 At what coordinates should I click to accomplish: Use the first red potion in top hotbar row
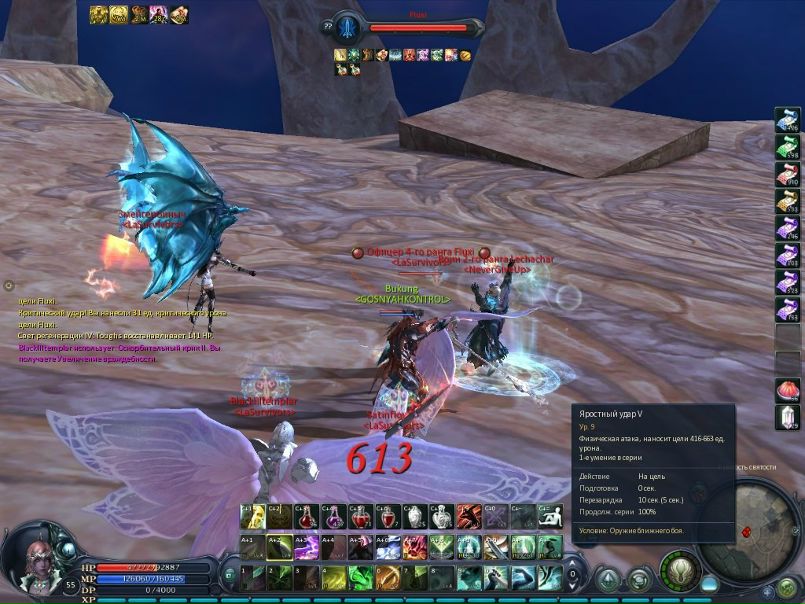click(307, 516)
